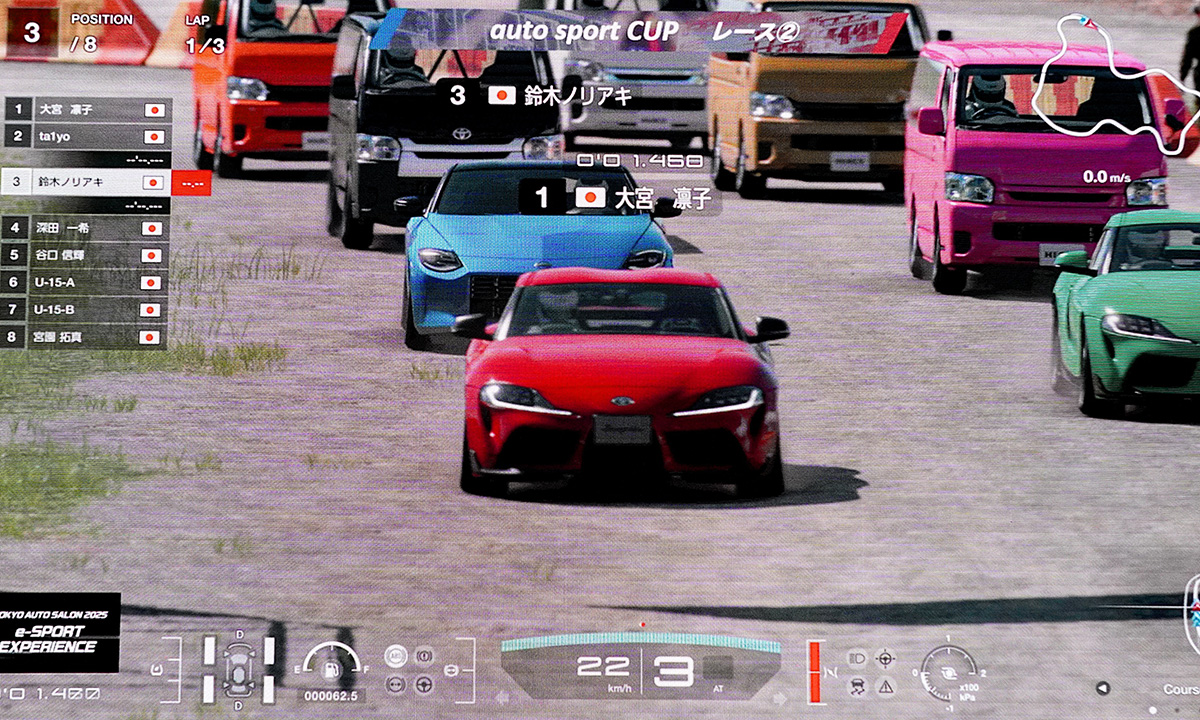Pick 深田 一希 in the standings

point(88,228)
